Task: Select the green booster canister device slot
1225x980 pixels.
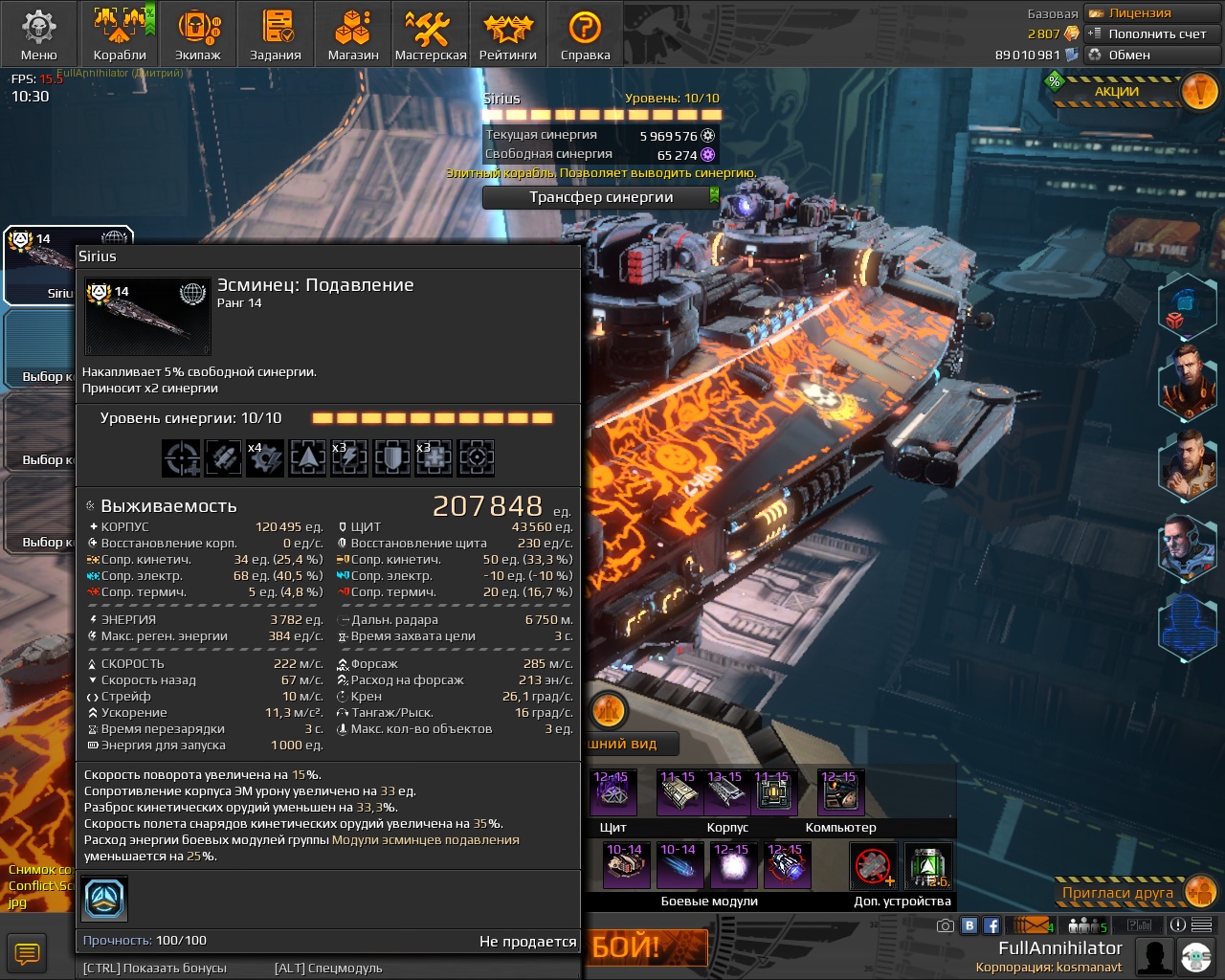Action: coord(925,866)
